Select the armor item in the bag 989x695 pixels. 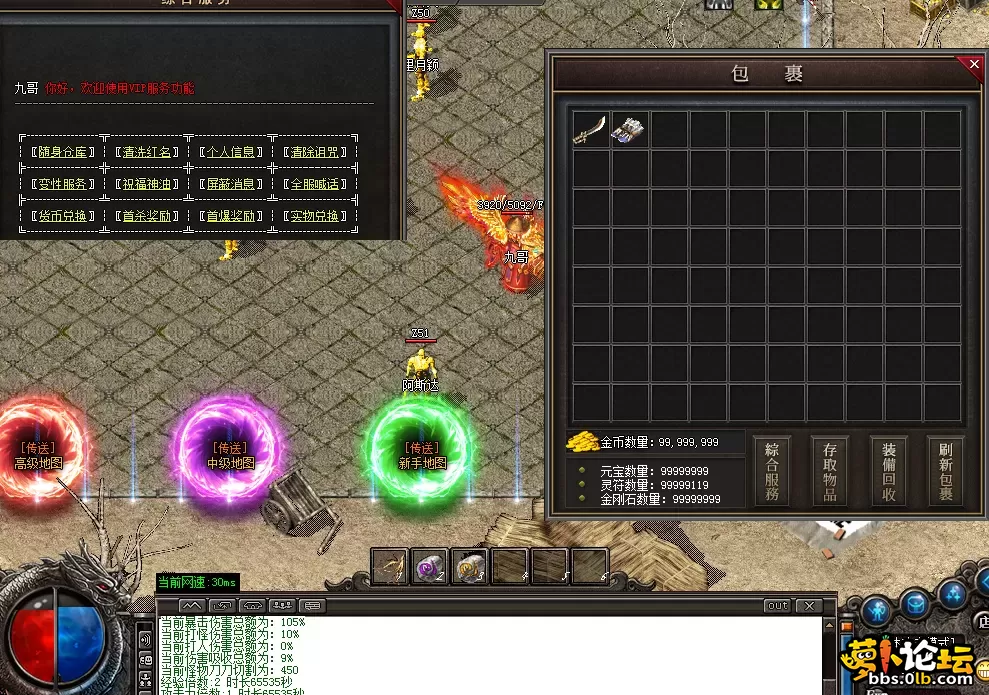coord(628,130)
